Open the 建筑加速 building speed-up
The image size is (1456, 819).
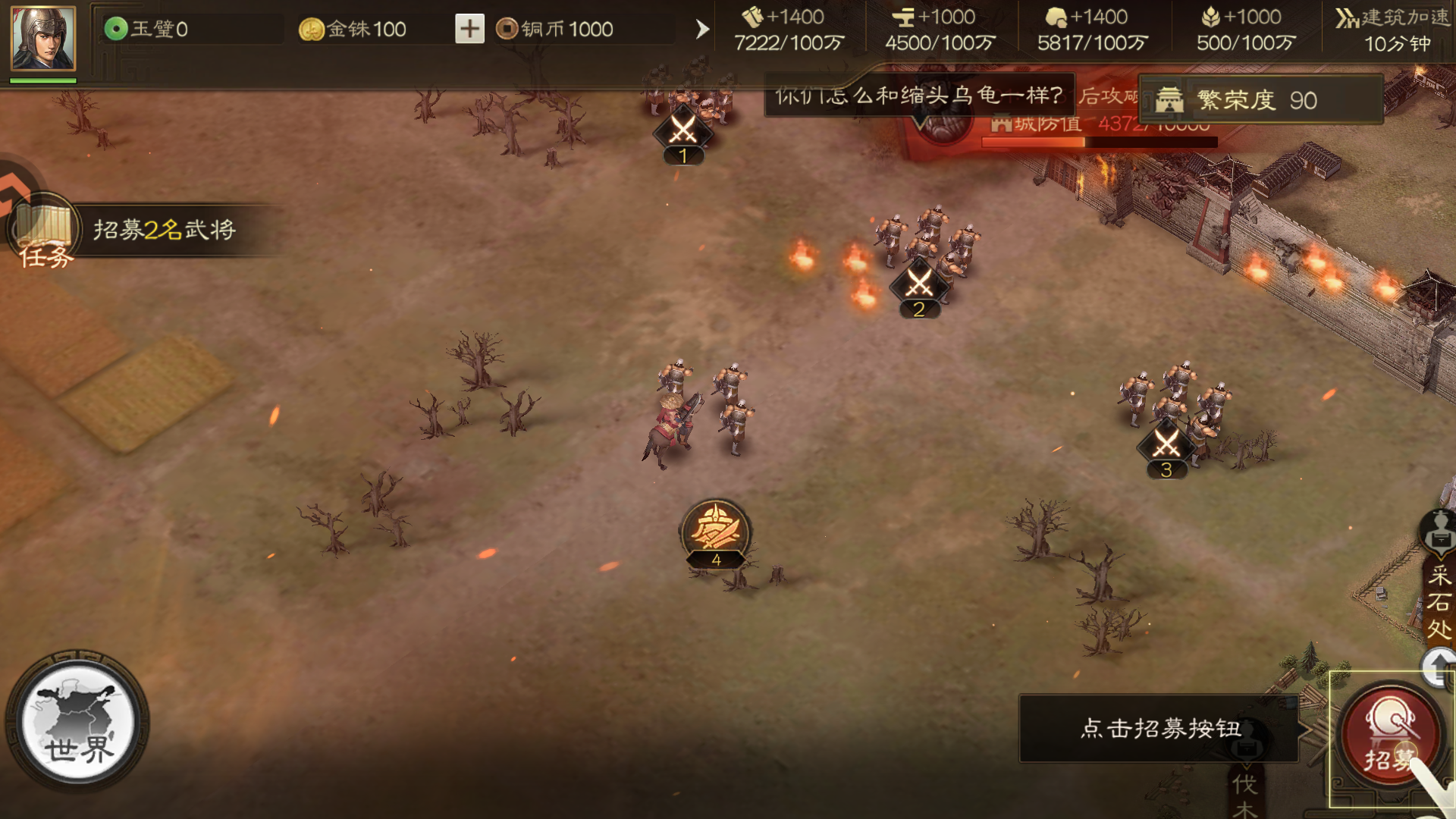point(1394,30)
